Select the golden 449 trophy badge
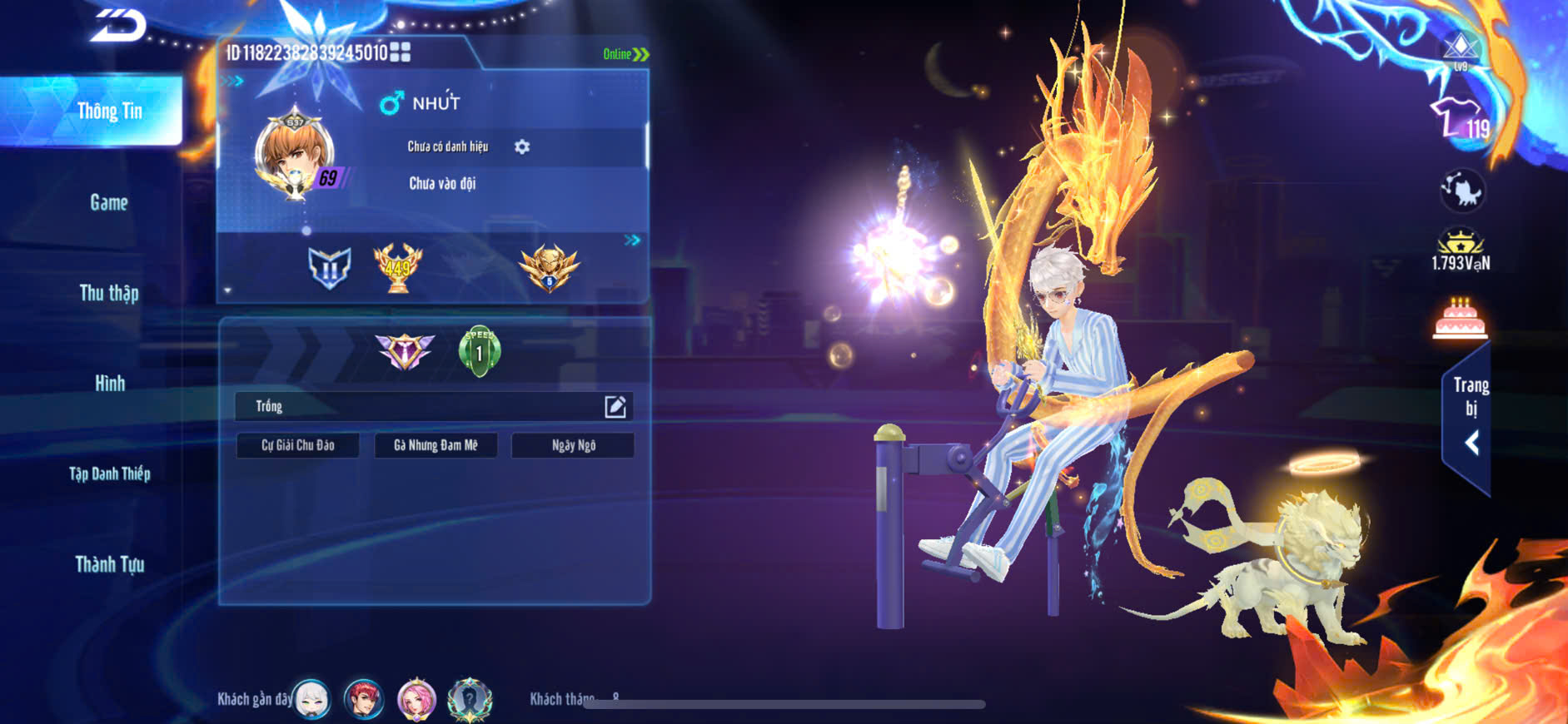The height and width of the screenshot is (724, 1568). [x=397, y=267]
